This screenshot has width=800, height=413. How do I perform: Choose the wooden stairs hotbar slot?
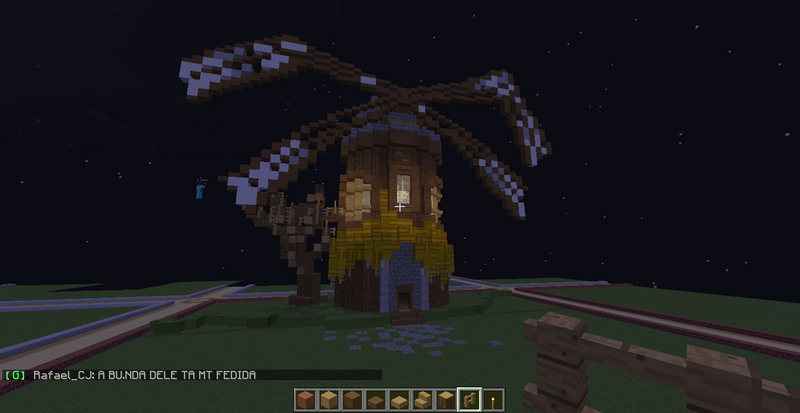423,401
